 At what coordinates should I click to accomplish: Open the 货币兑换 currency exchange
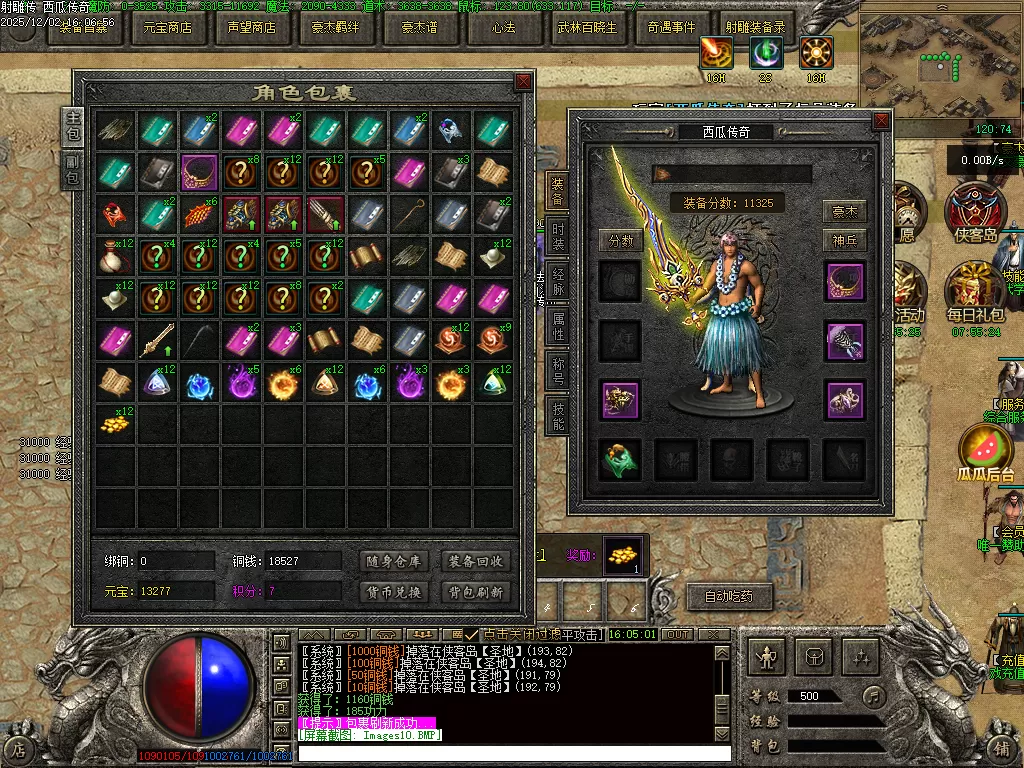393,591
